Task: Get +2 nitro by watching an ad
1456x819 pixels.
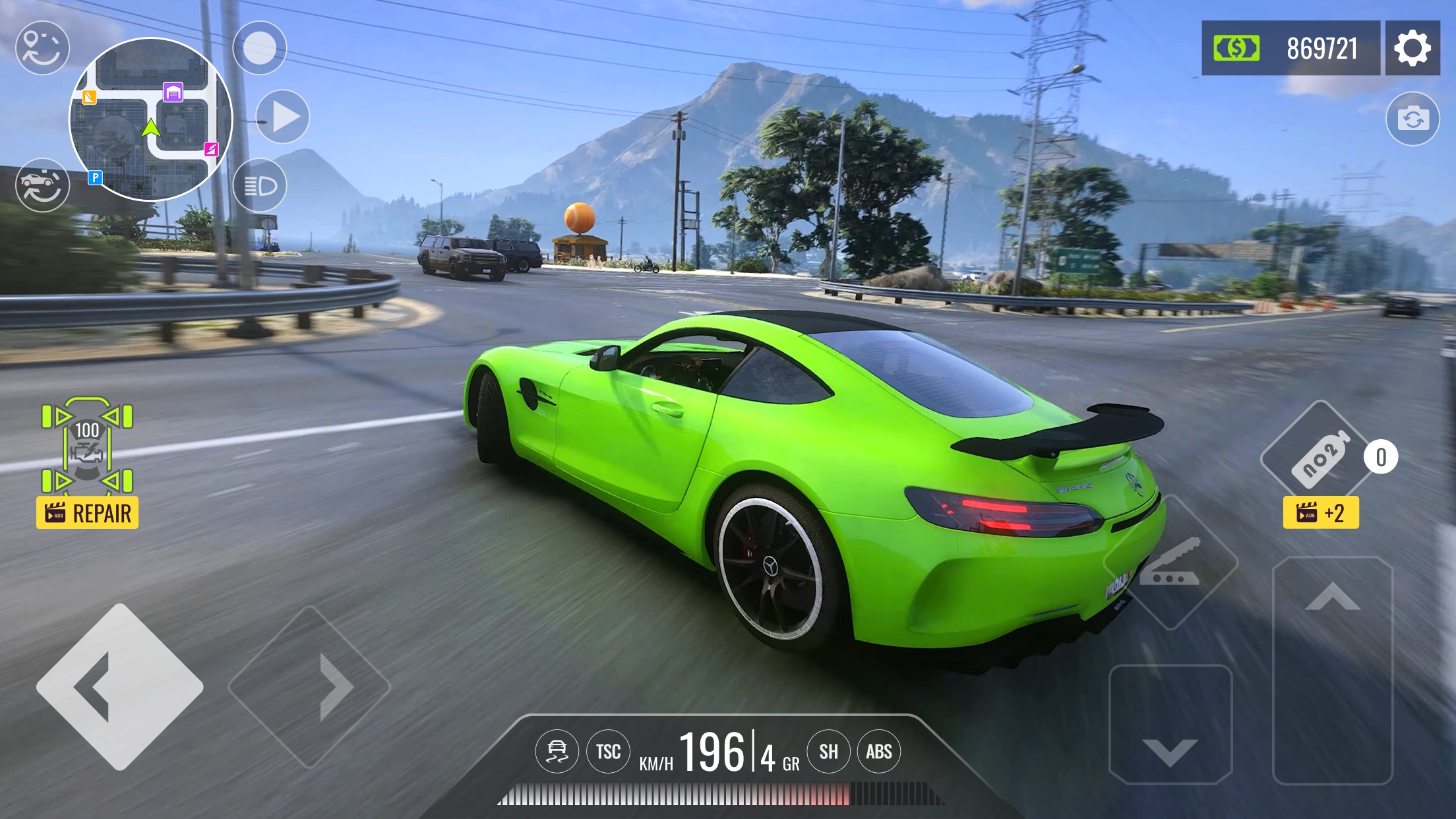Action: pyautogui.click(x=1321, y=513)
